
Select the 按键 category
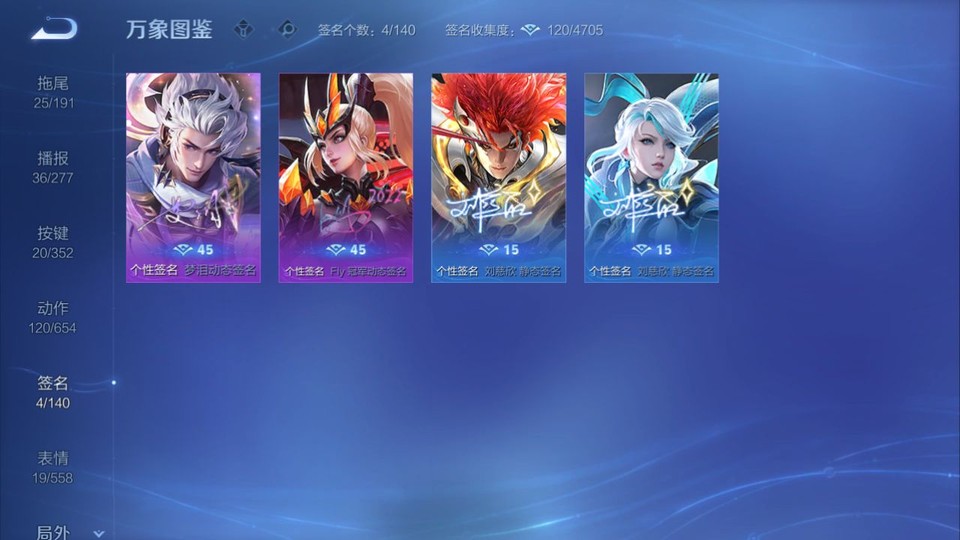[x=54, y=242]
